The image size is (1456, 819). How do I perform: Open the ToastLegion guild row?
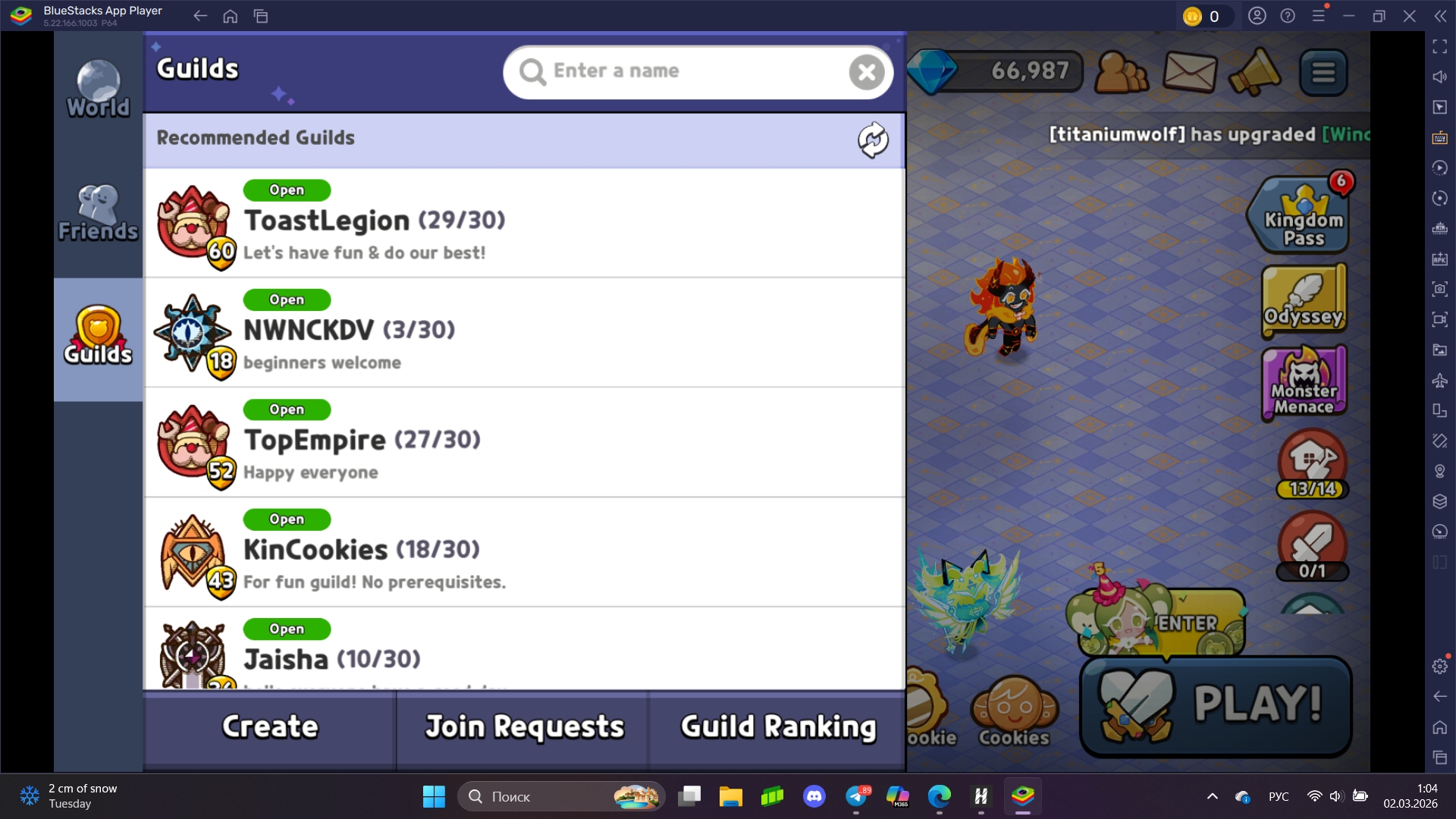(523, 223)
